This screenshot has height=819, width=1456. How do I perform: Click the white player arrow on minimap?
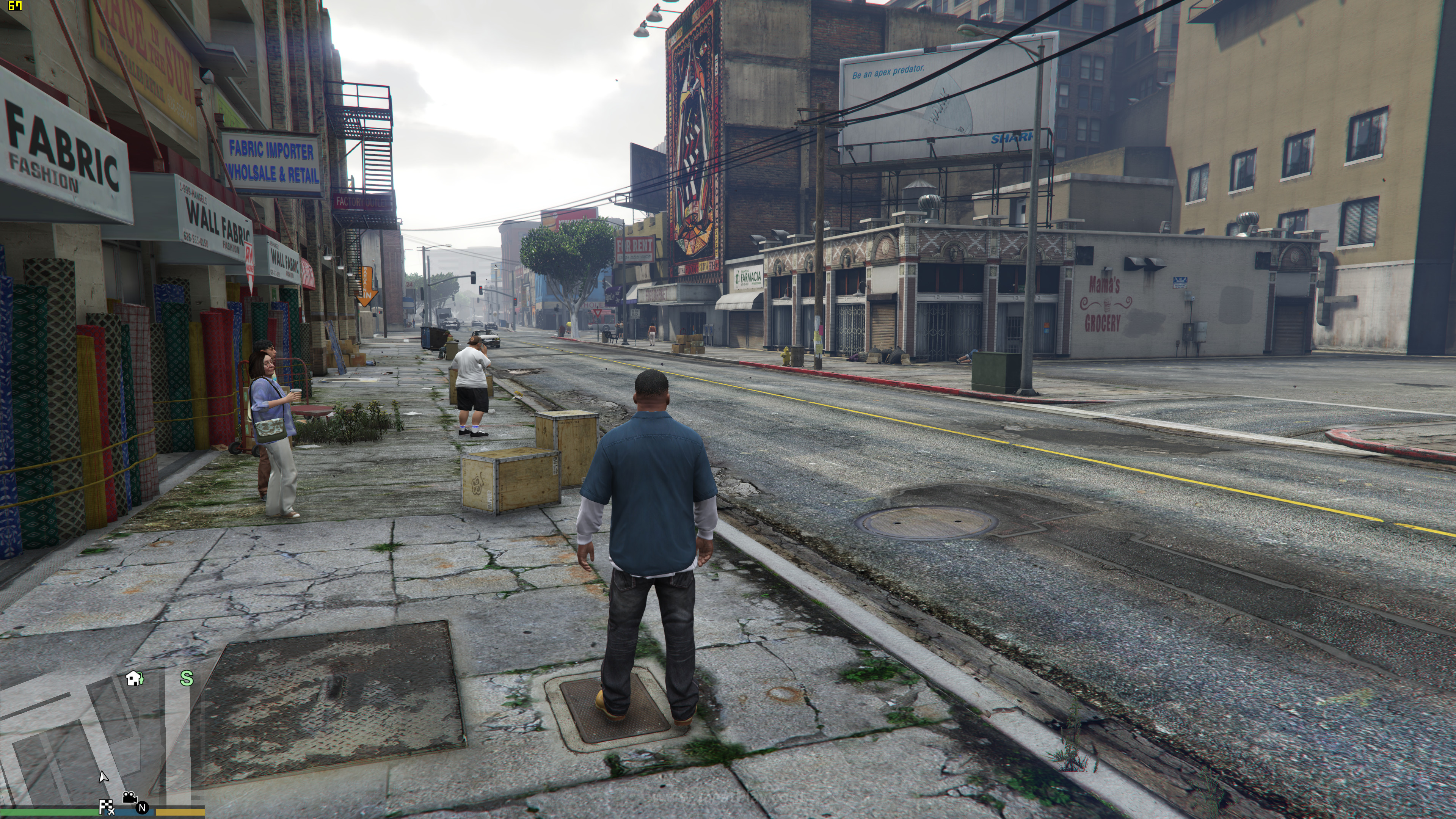coord(103,777)
